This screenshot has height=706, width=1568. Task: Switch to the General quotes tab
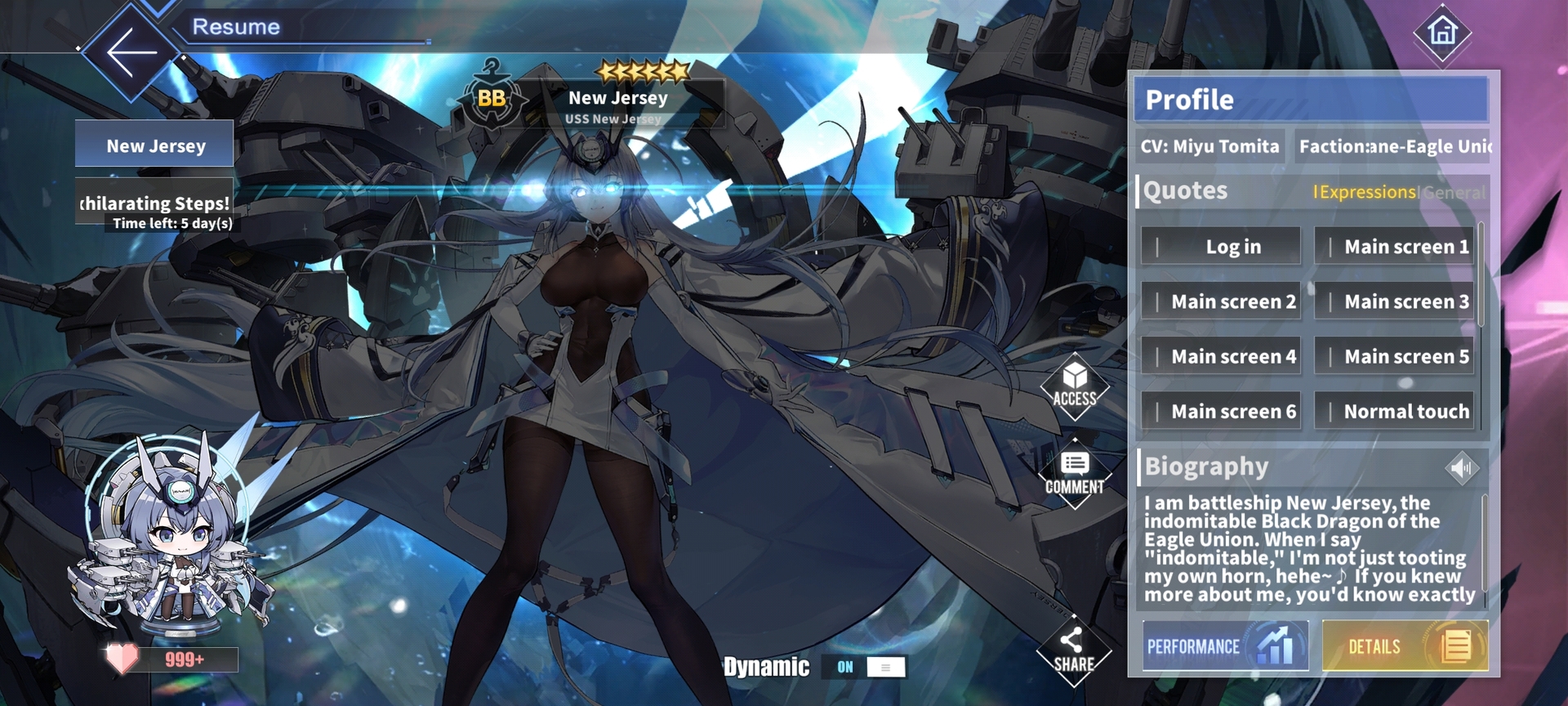1454,193
